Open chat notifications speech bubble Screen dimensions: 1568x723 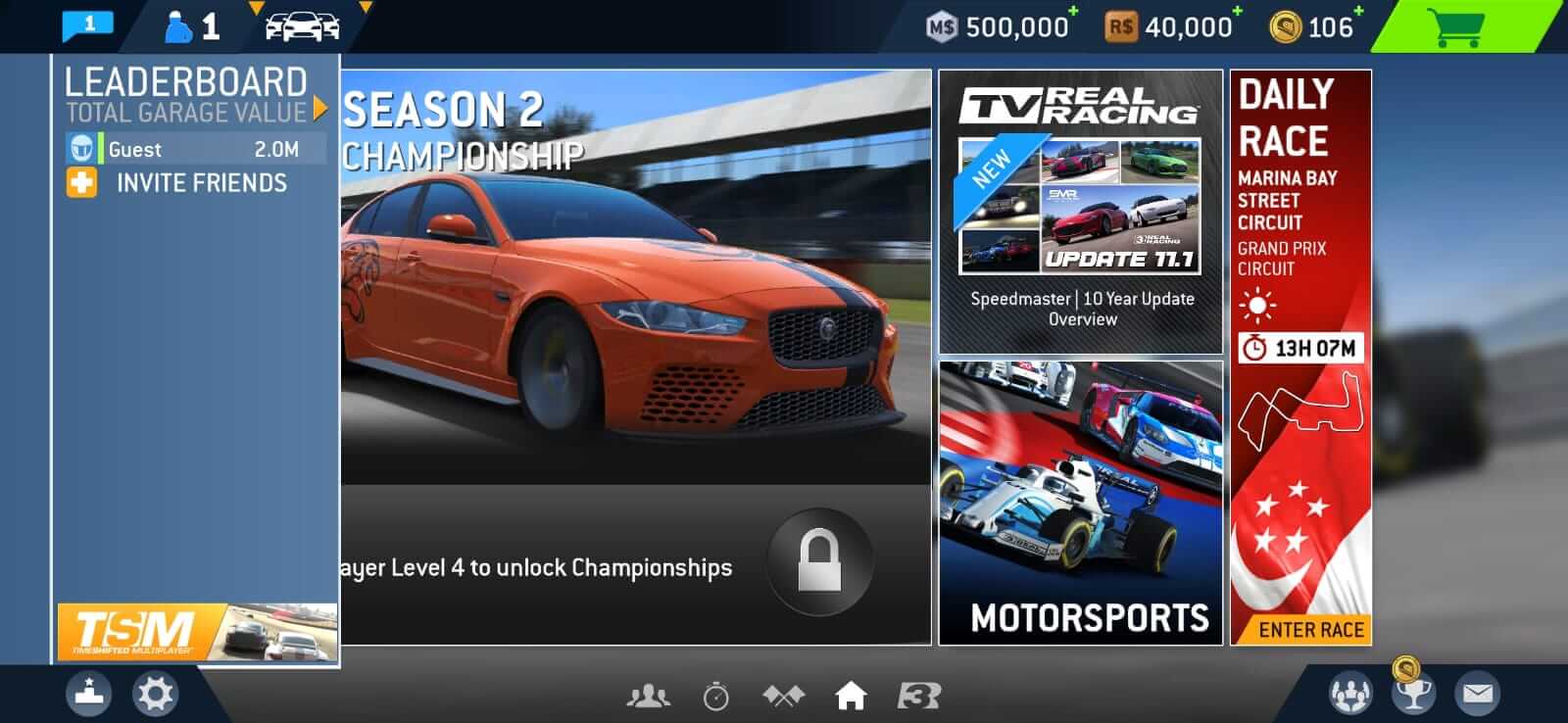(86, 24)
